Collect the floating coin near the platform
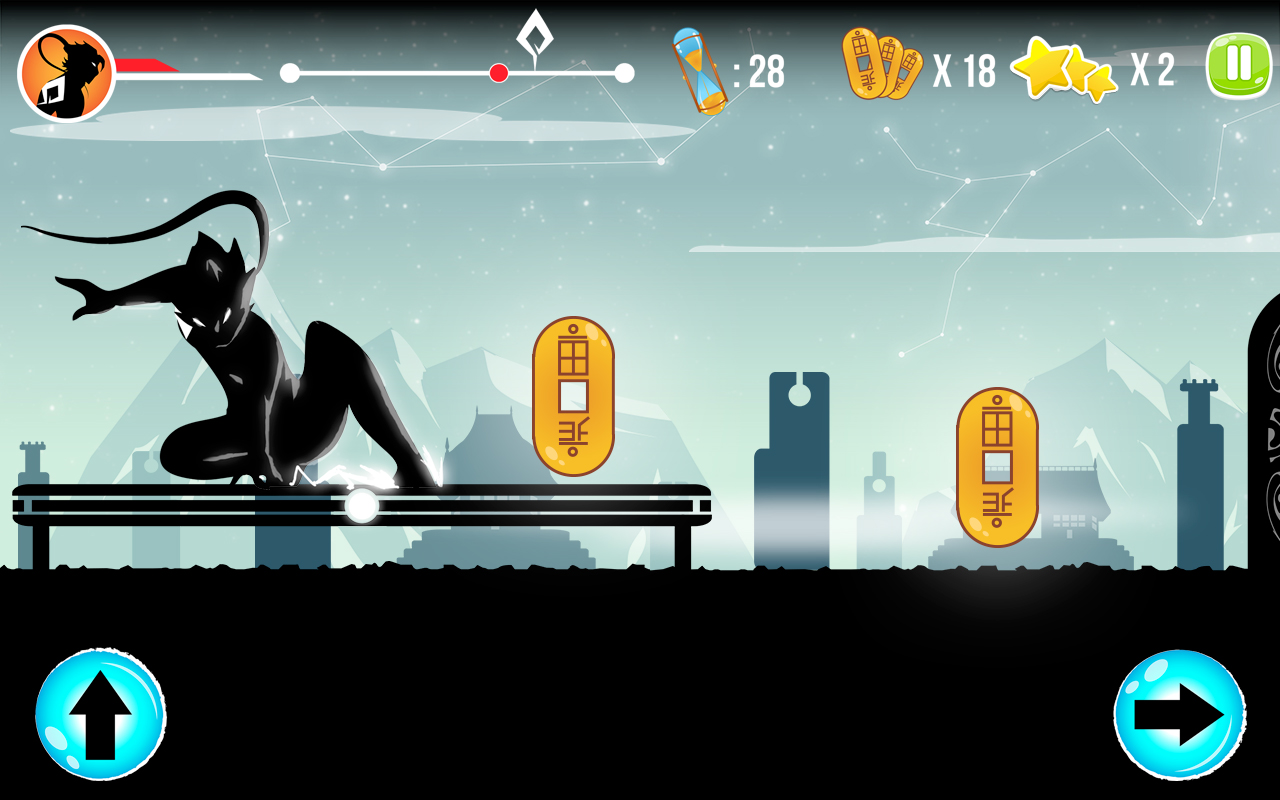The width and height of the screenshot is (1280, 800). tap(573, 397)
